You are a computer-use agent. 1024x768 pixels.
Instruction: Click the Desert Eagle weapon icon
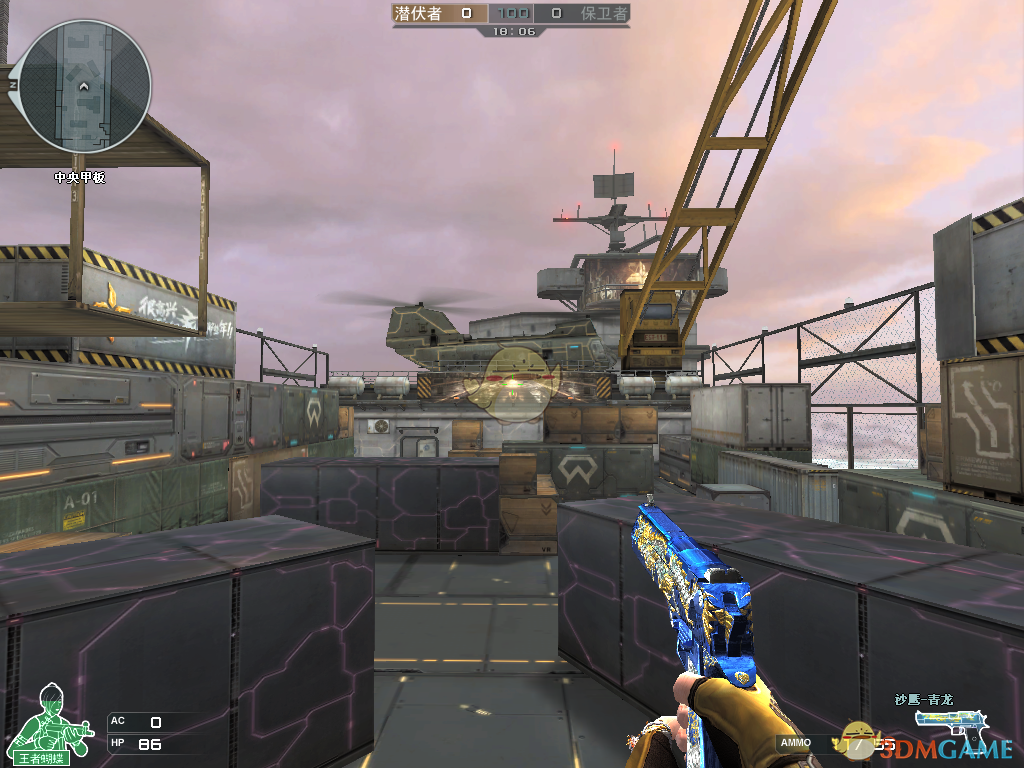(x=952, y=722)
